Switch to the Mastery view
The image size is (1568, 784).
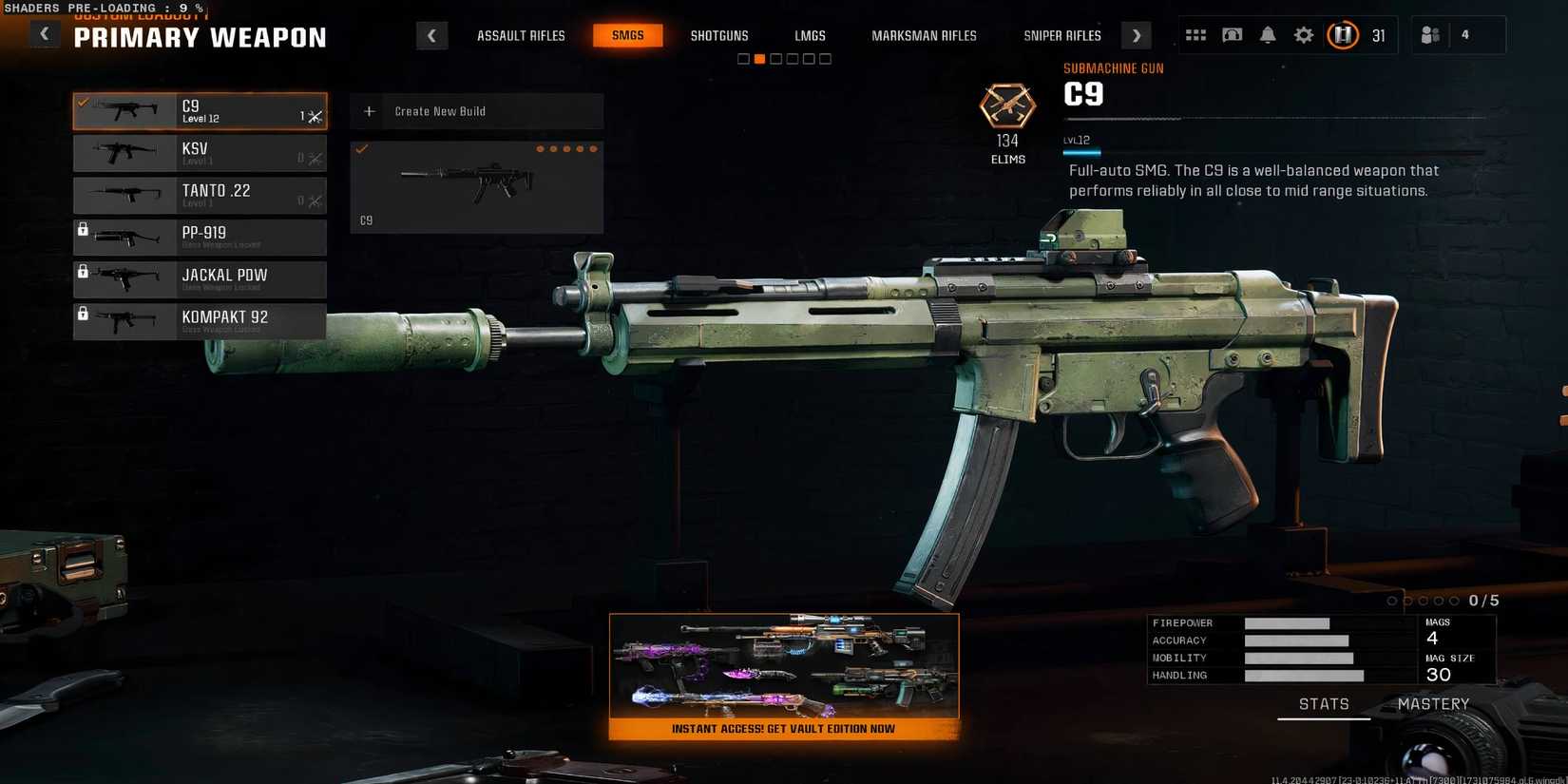[x=1434, y=703]
